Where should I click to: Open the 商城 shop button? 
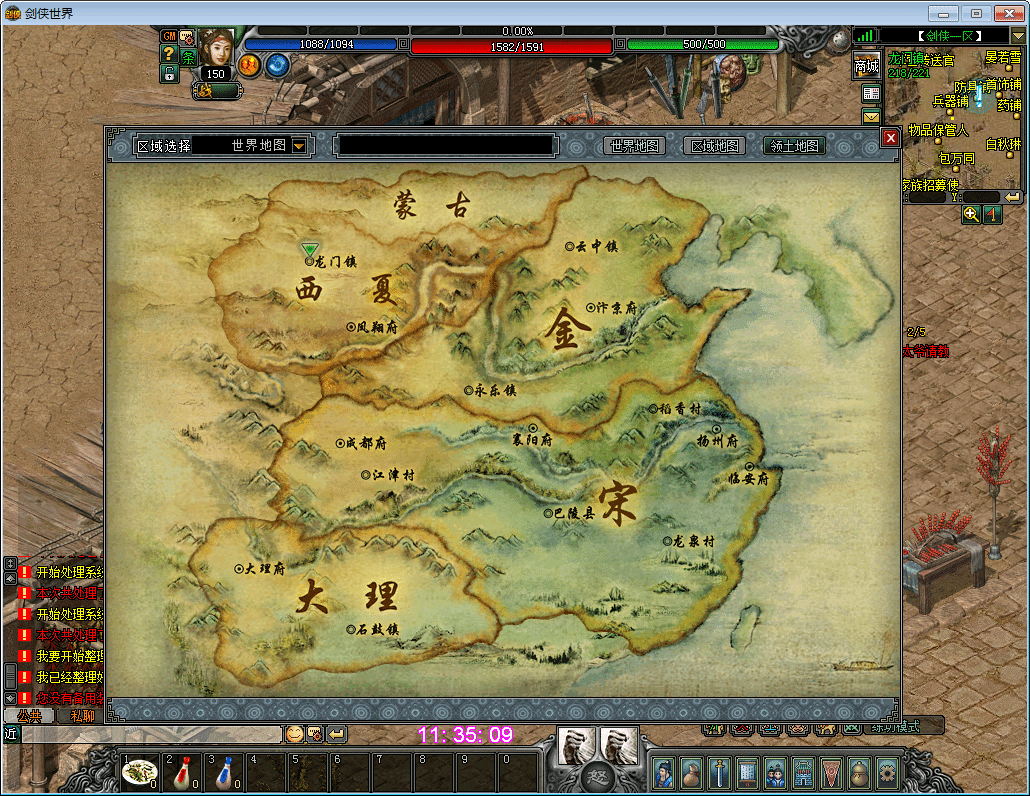[x=866, y=66]
